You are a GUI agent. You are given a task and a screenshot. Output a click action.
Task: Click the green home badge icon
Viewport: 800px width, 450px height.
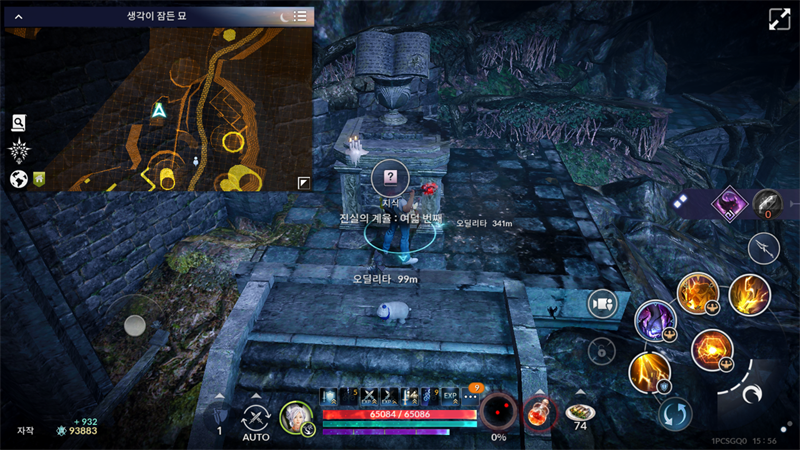click(x=40, y=179)
